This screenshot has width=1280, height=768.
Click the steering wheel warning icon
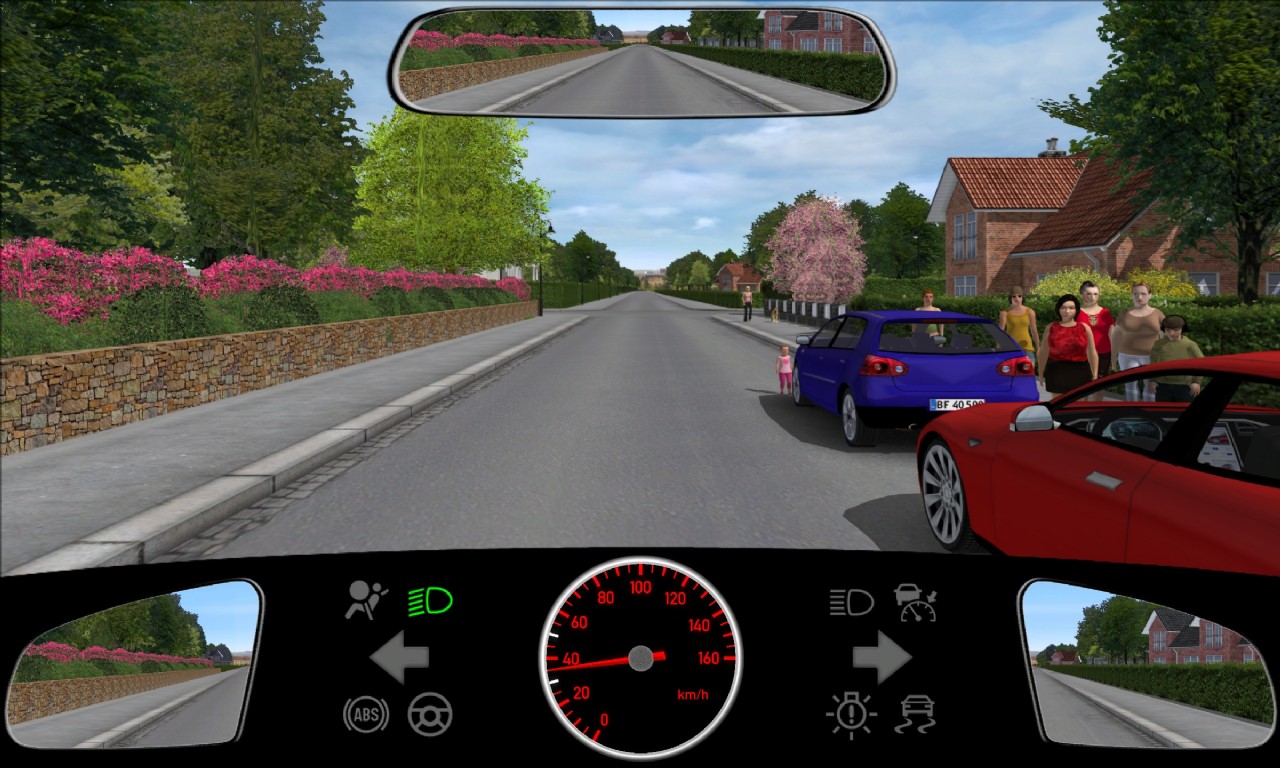tap(430, 714)
